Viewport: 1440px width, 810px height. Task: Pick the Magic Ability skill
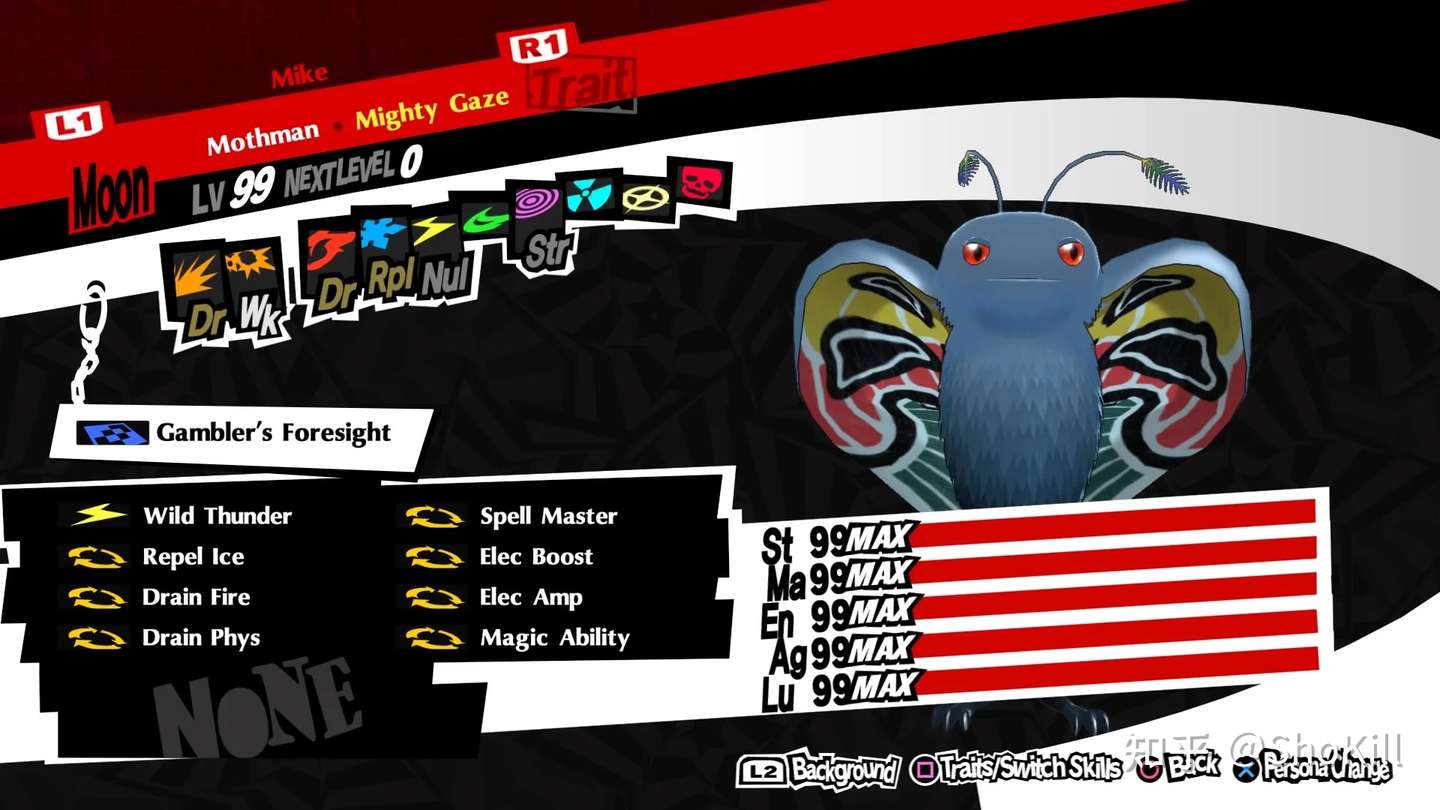coord(555,638)
